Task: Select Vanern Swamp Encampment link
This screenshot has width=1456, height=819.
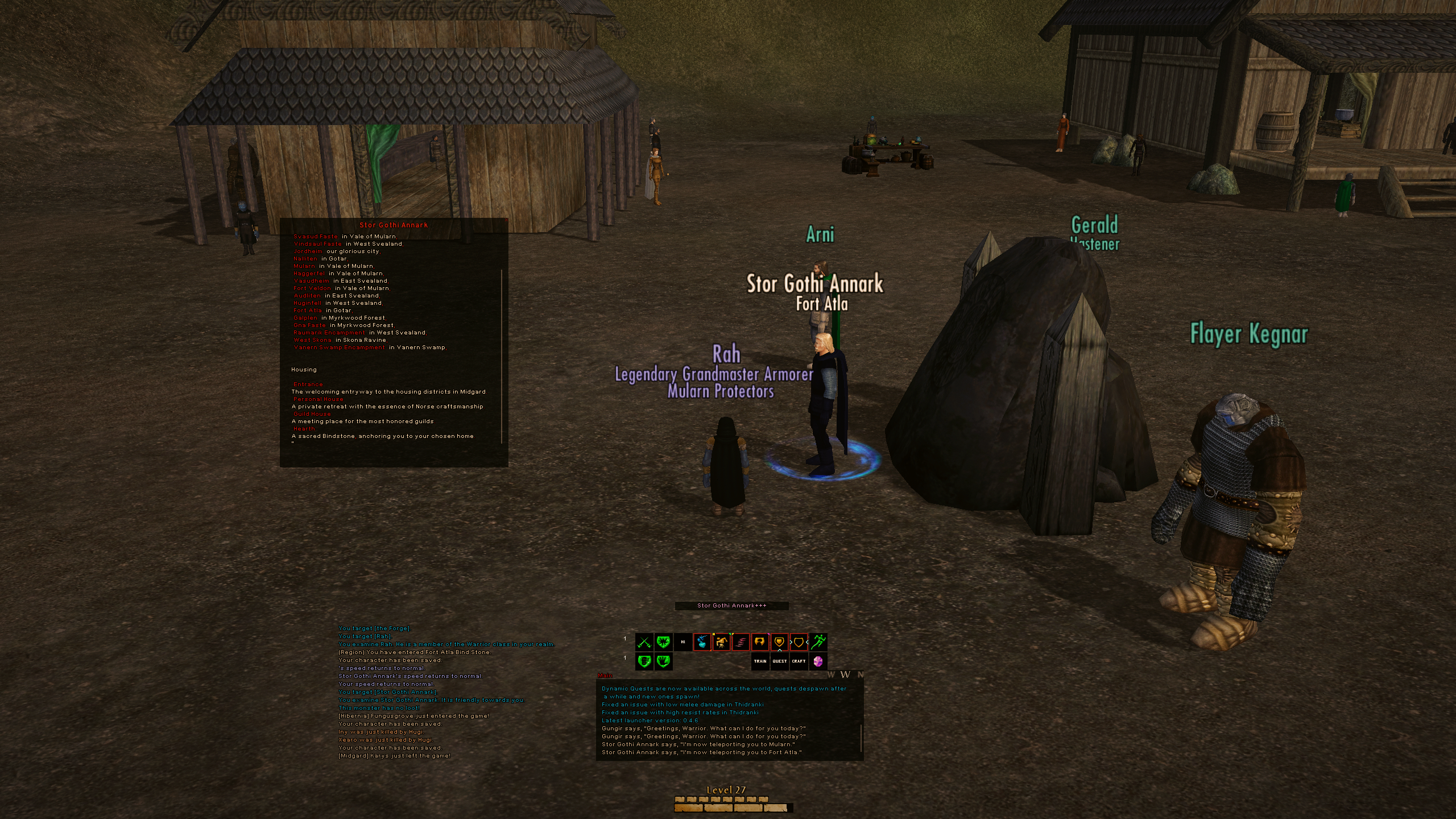Action: point(340,348)
